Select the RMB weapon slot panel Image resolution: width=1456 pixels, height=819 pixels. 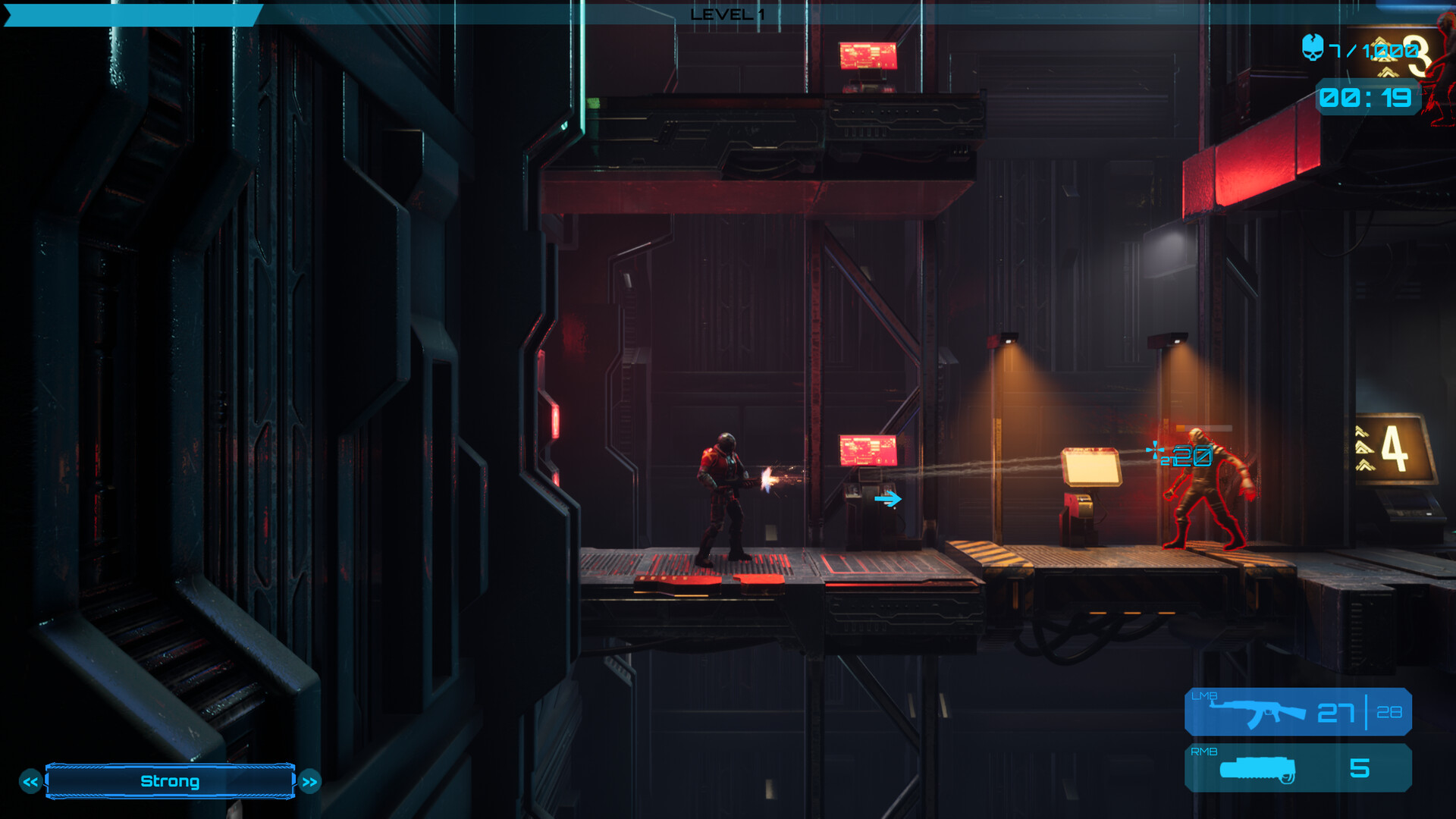1298,767
